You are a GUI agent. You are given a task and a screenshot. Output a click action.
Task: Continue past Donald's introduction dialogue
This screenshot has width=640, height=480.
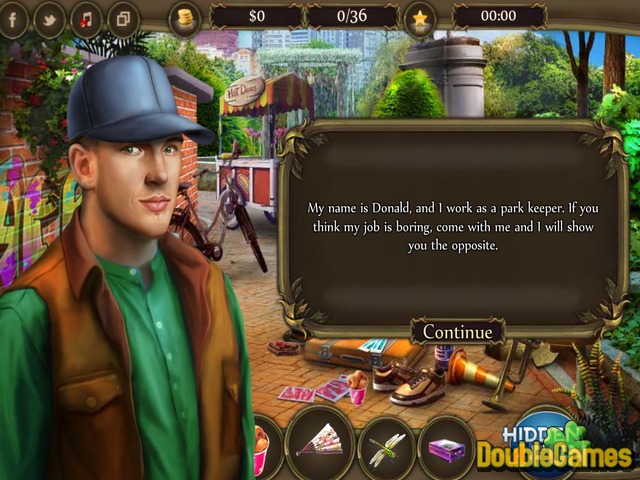pos(457,332)
